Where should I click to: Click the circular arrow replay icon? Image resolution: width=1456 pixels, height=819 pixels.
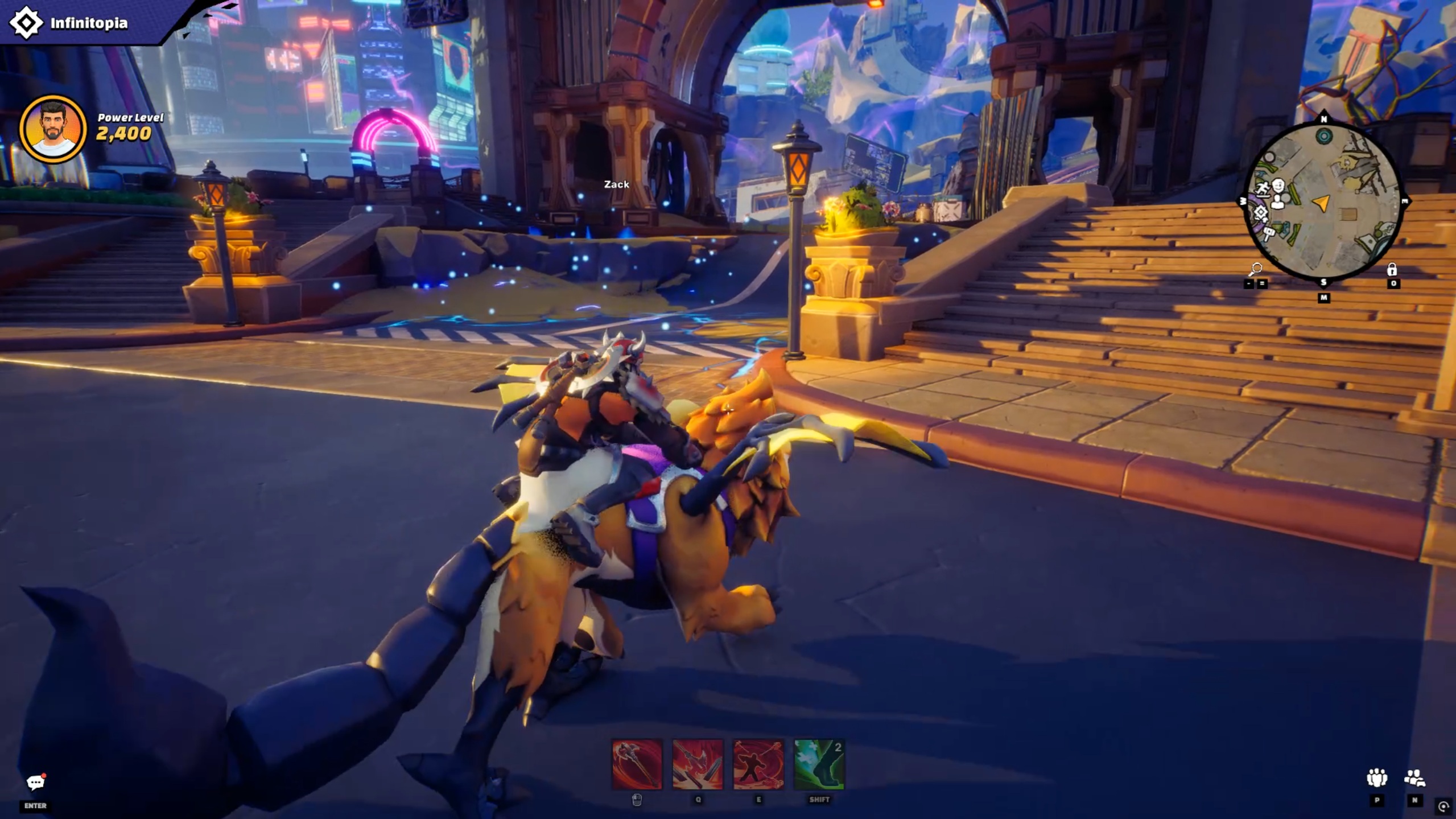pos(1443,806)
